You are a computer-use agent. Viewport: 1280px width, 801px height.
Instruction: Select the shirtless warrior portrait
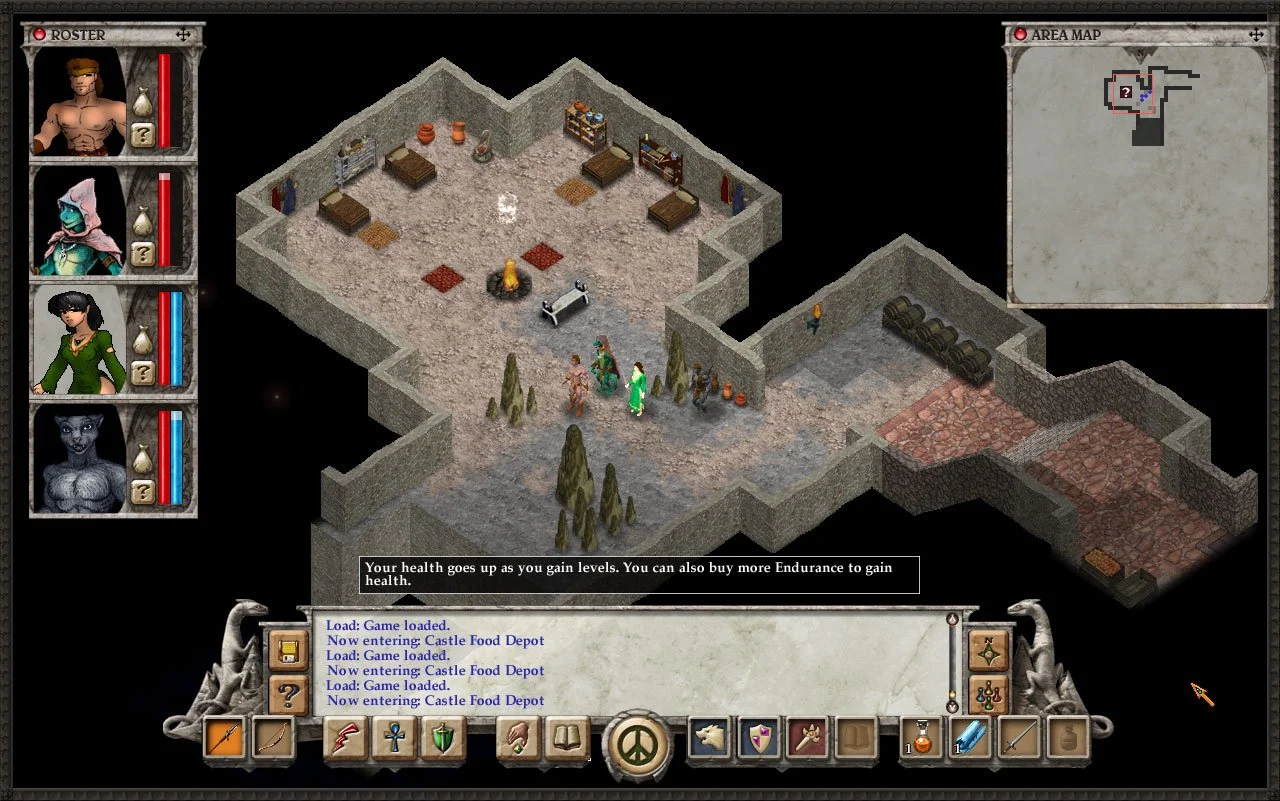(x=80, y=102)
